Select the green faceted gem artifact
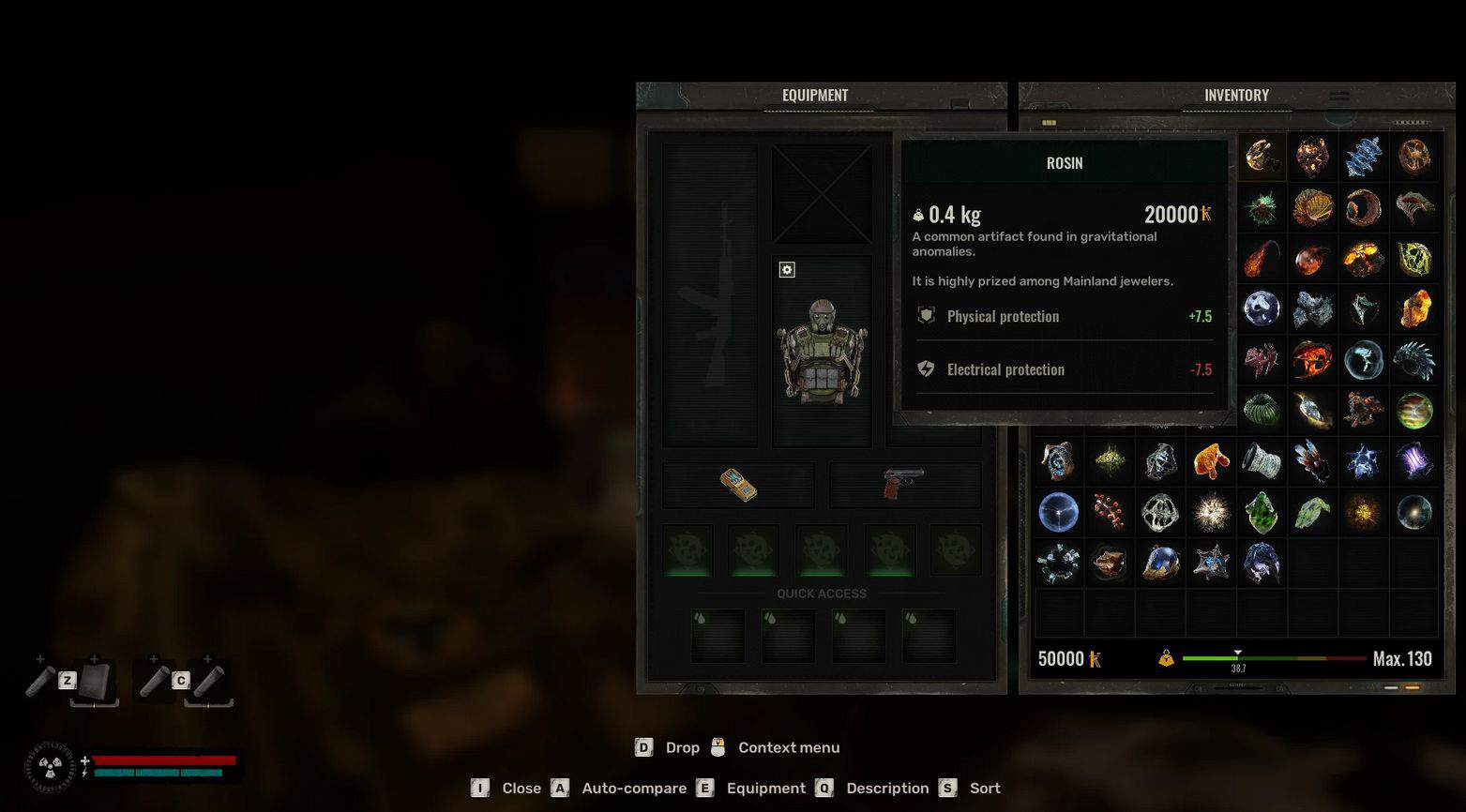The width and height of the screenshot is (1466, 812). coord(1262,512)
